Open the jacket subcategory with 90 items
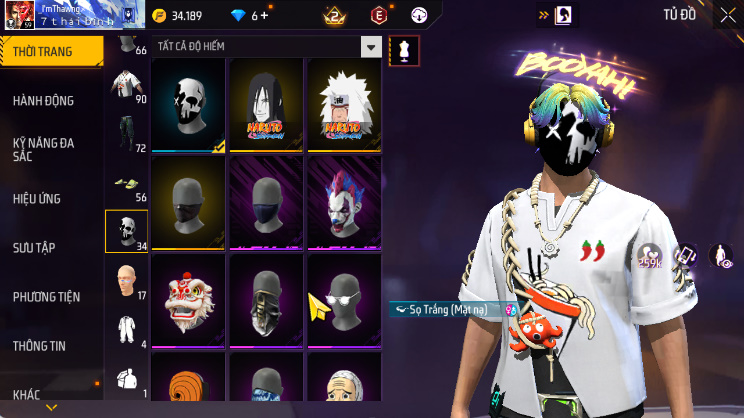Viewport: 744px width, 418px height. pos(127,88)
